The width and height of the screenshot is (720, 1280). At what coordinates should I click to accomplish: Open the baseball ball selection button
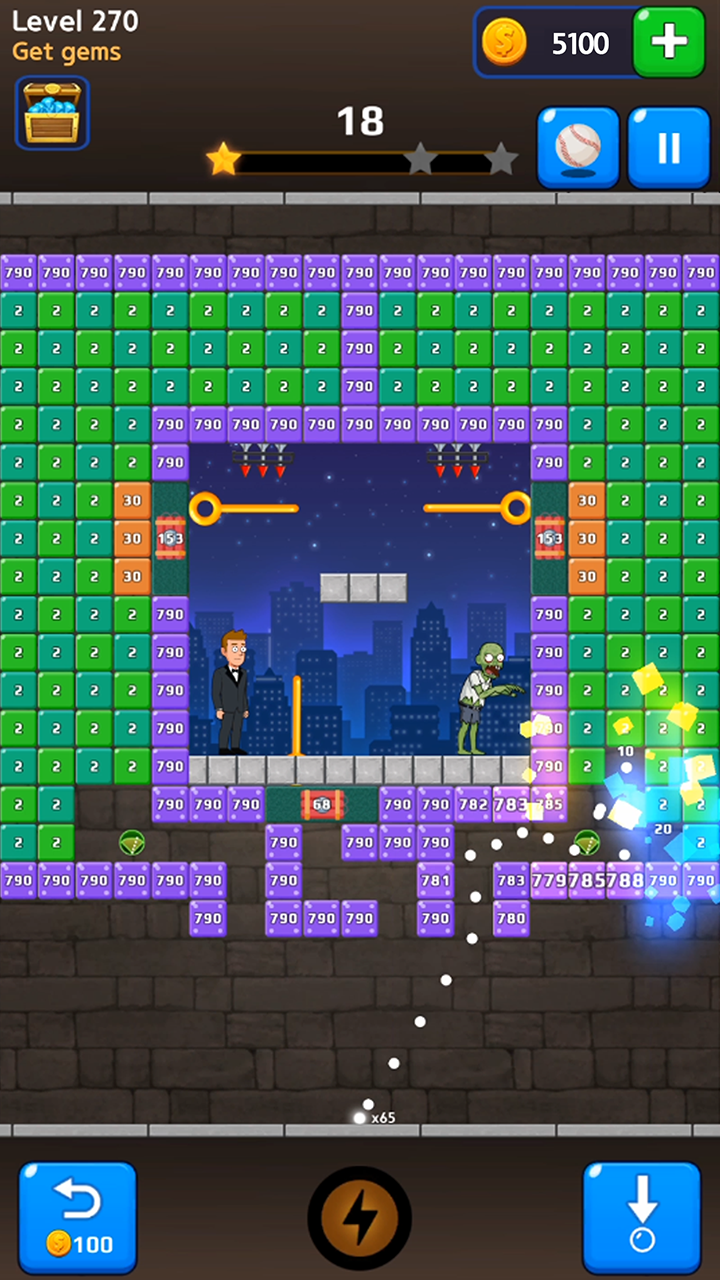578,148
